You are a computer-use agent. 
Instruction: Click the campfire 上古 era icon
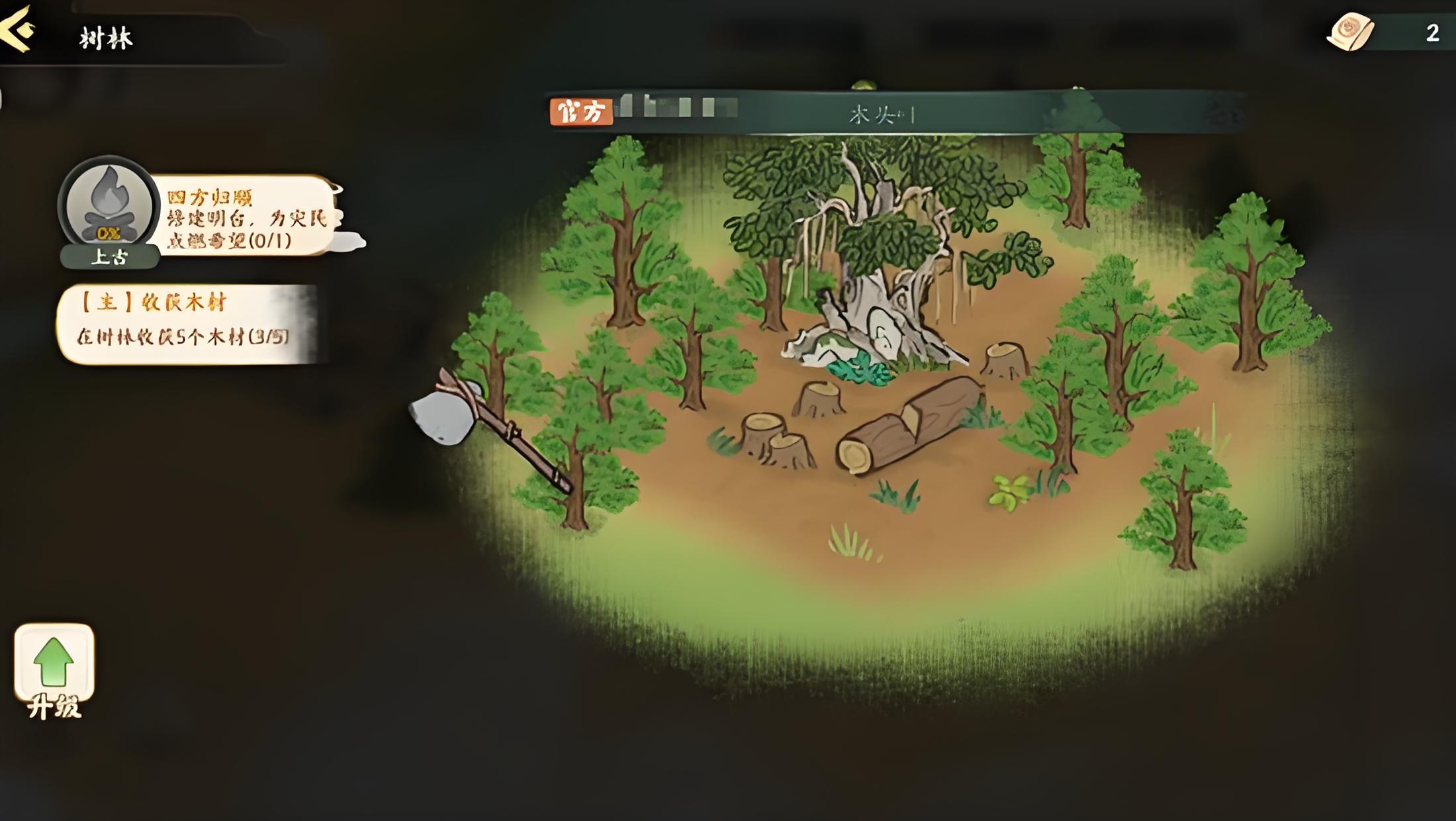[109, 209]
